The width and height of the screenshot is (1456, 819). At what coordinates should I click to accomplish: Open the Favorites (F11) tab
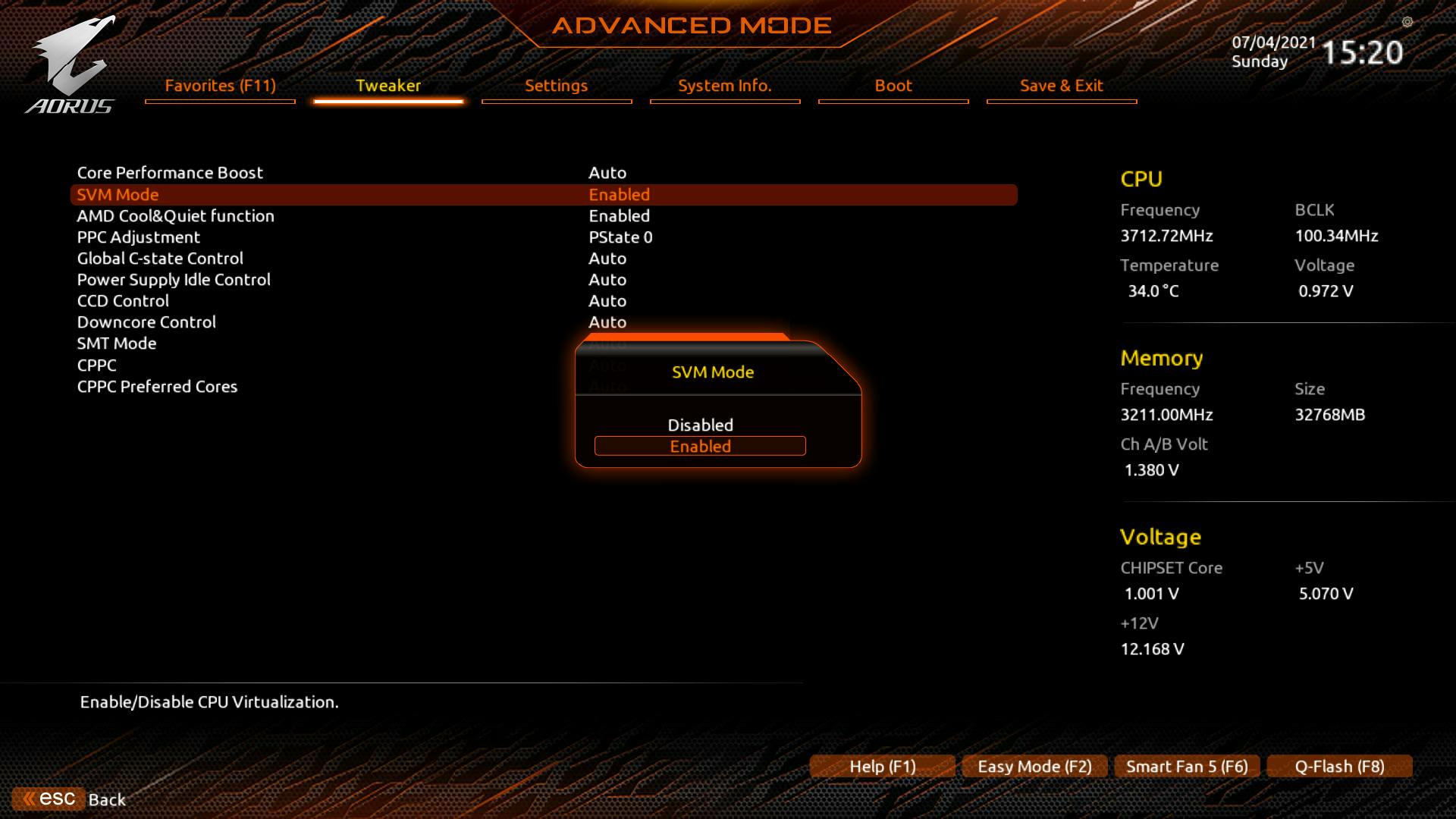(x=220, y=86)
